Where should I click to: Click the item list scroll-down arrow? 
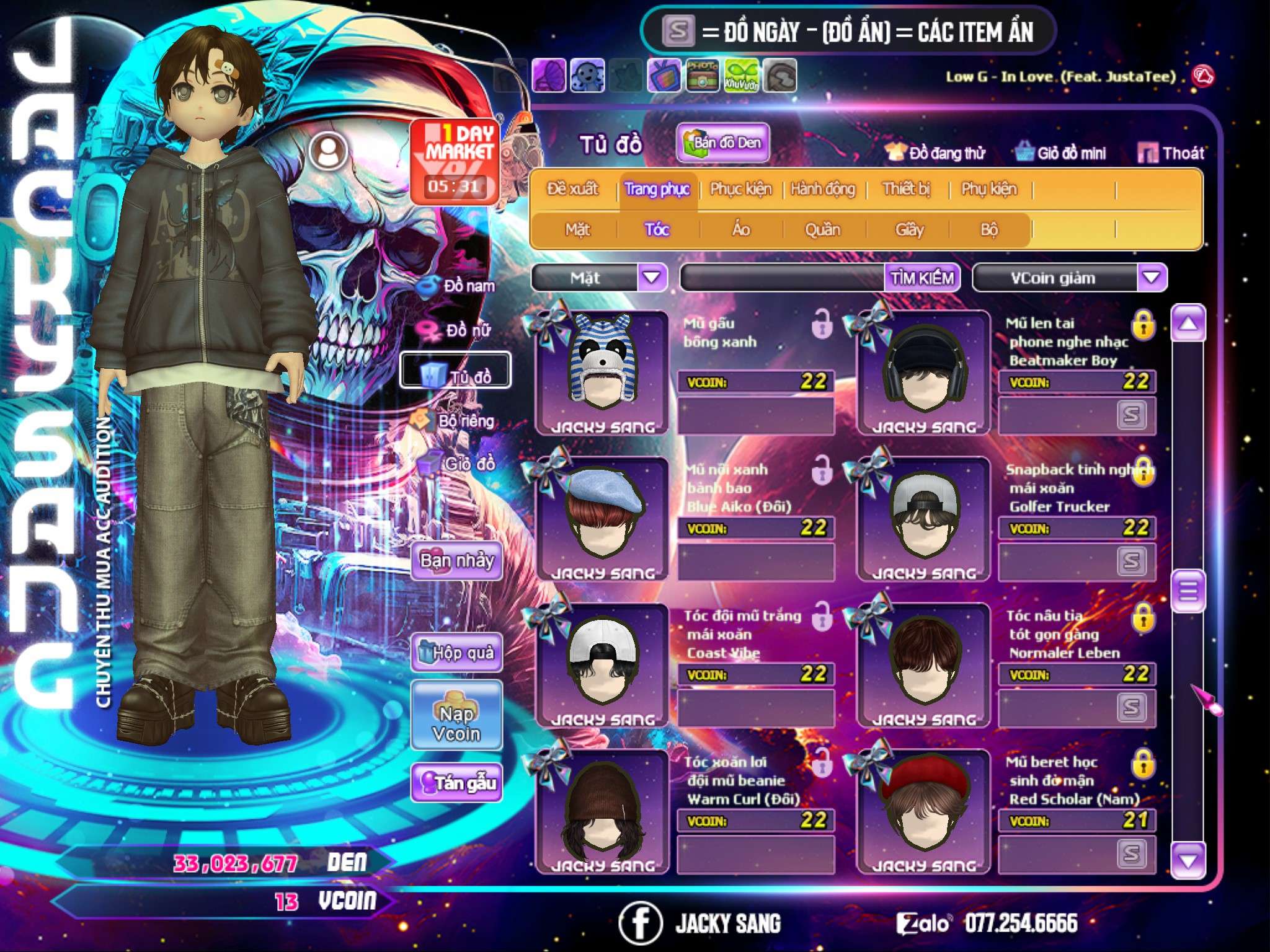pos(1188,860)
